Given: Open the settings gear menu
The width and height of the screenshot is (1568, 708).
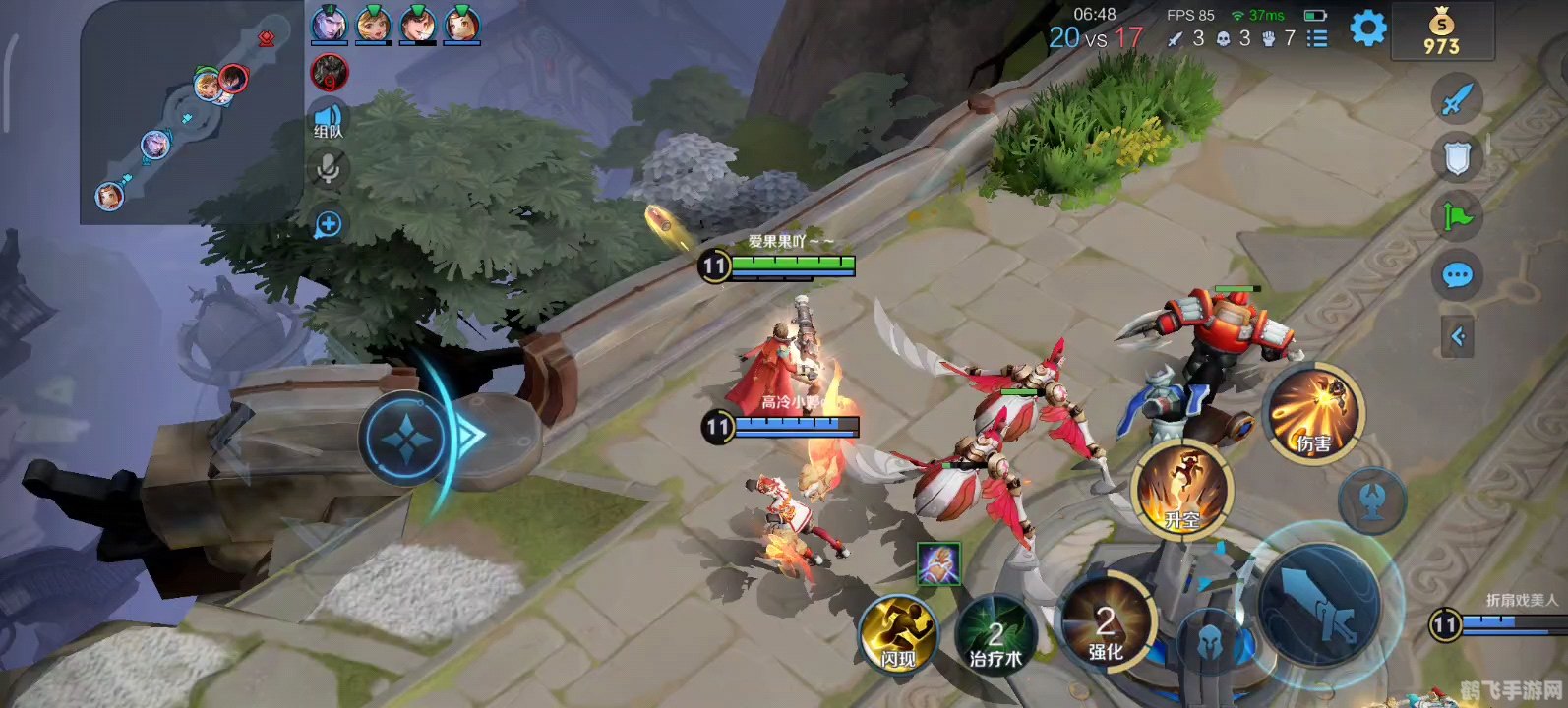Looking at the screenshot, I should [x=1367, y=29].
